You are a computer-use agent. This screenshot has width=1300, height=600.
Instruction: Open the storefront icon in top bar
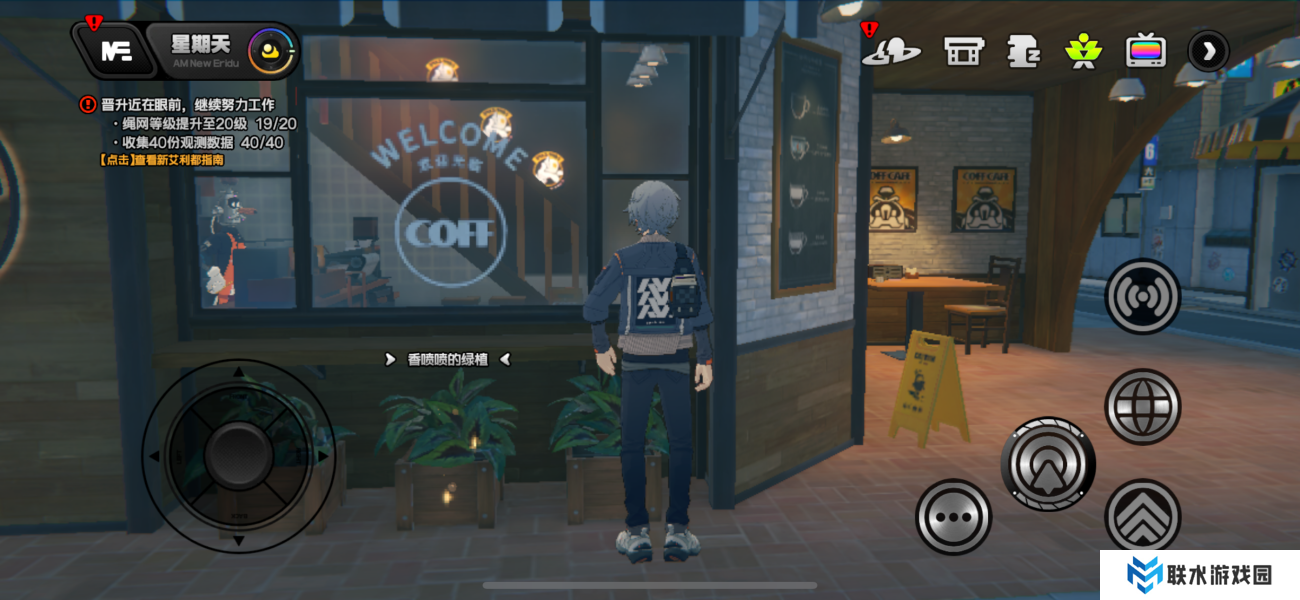[964, 51]
